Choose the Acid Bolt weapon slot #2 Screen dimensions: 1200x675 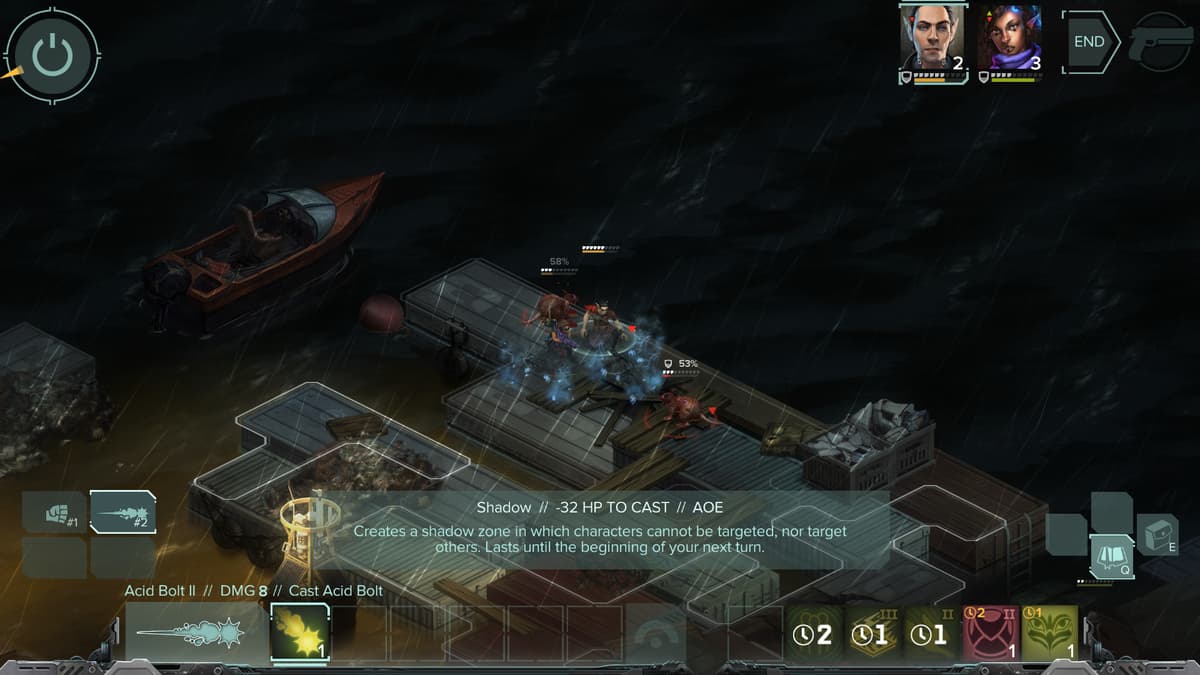click(x=123, y=512)
